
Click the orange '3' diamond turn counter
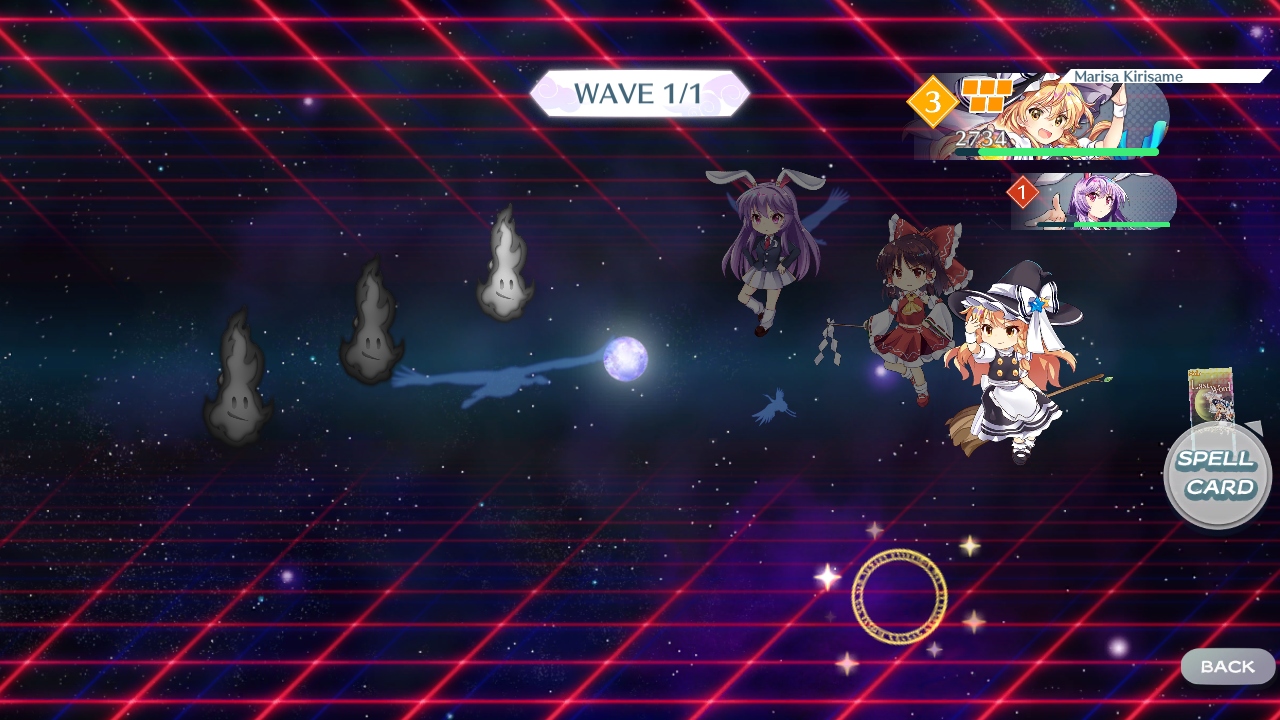[x=933, y=100]
